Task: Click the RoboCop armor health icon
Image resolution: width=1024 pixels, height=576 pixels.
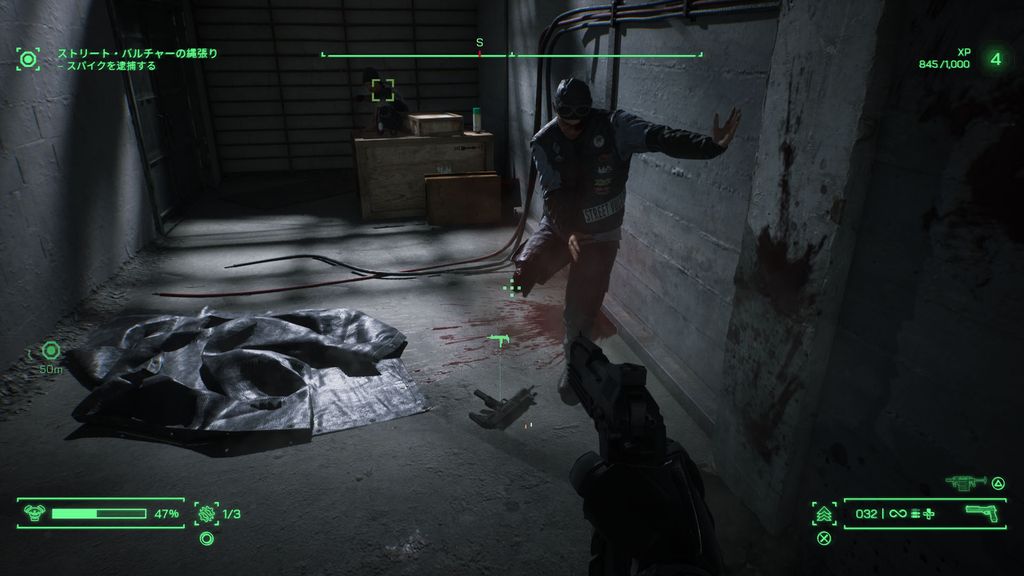Action: [x=33, y=514]
